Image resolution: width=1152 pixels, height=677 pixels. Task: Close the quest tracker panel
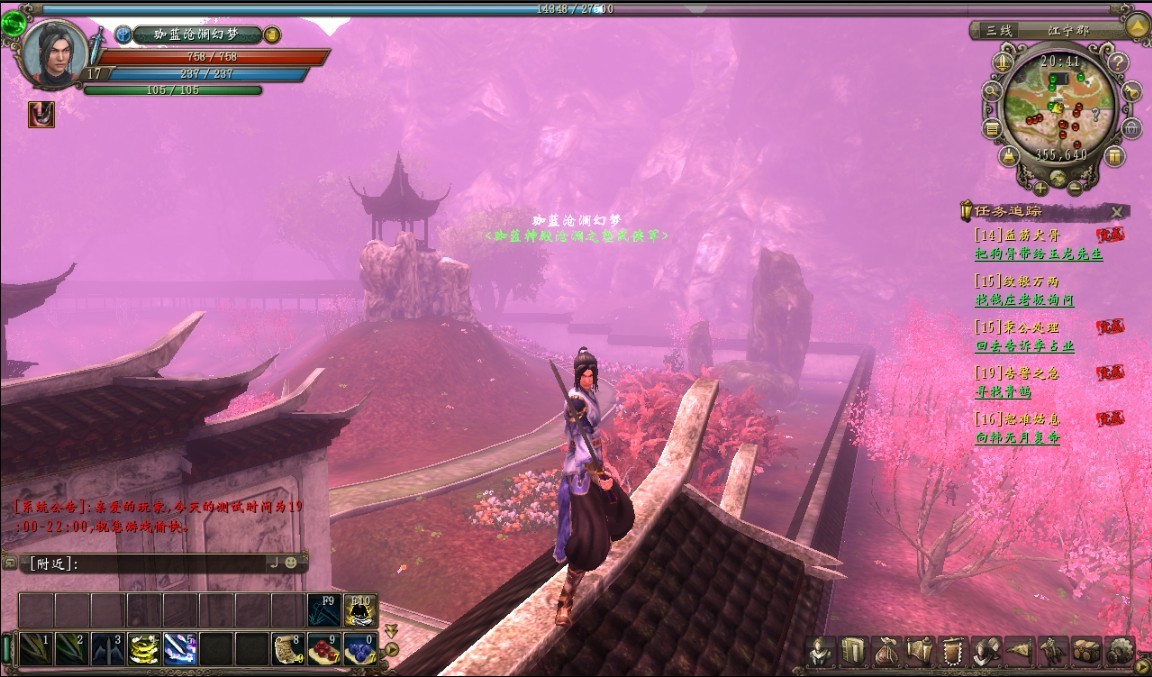pyautogui.click(x=1117, y=212)
